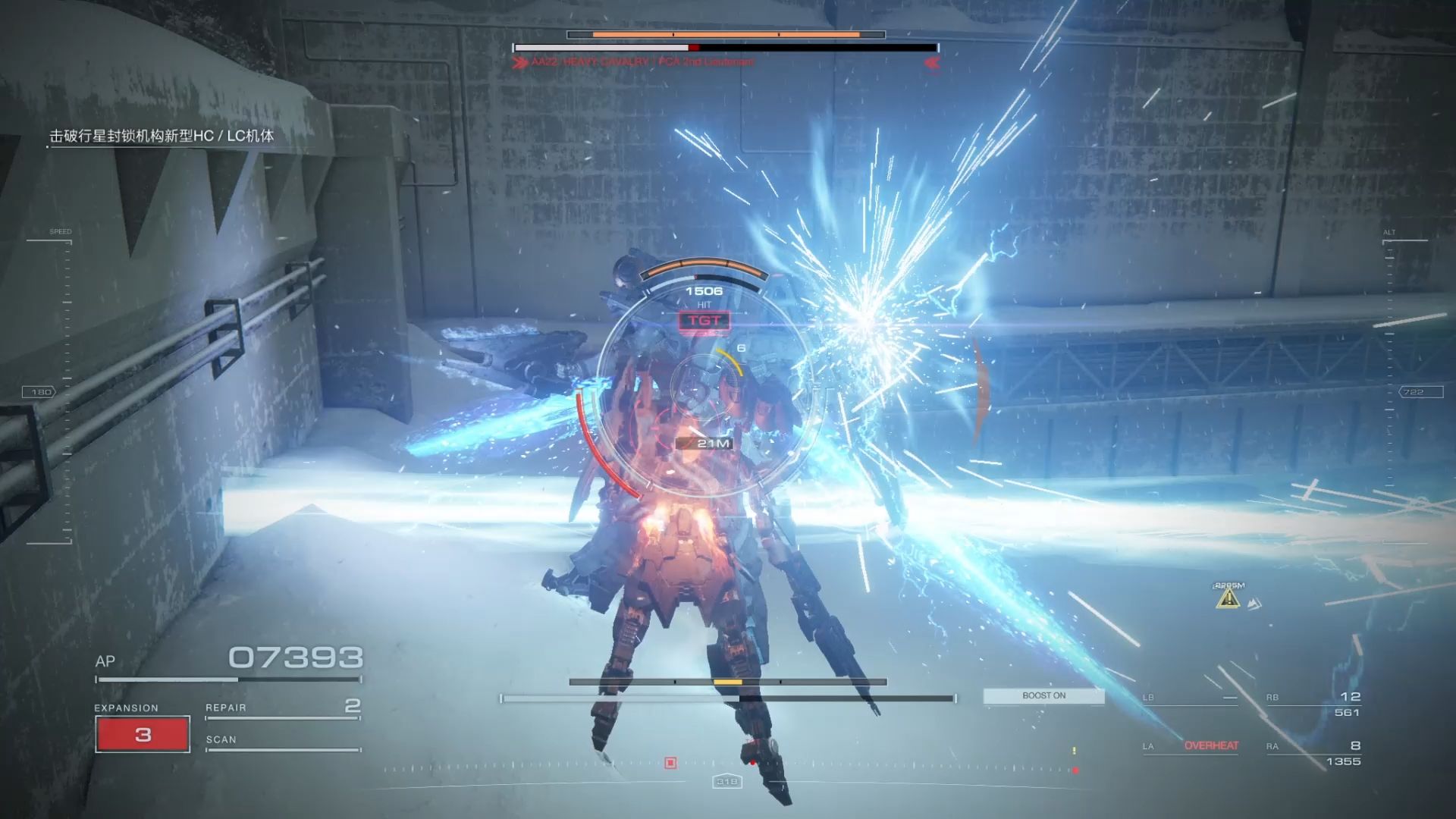
Task: Click the overheated LA weapon slot
Action: (x=1191, y=746)
